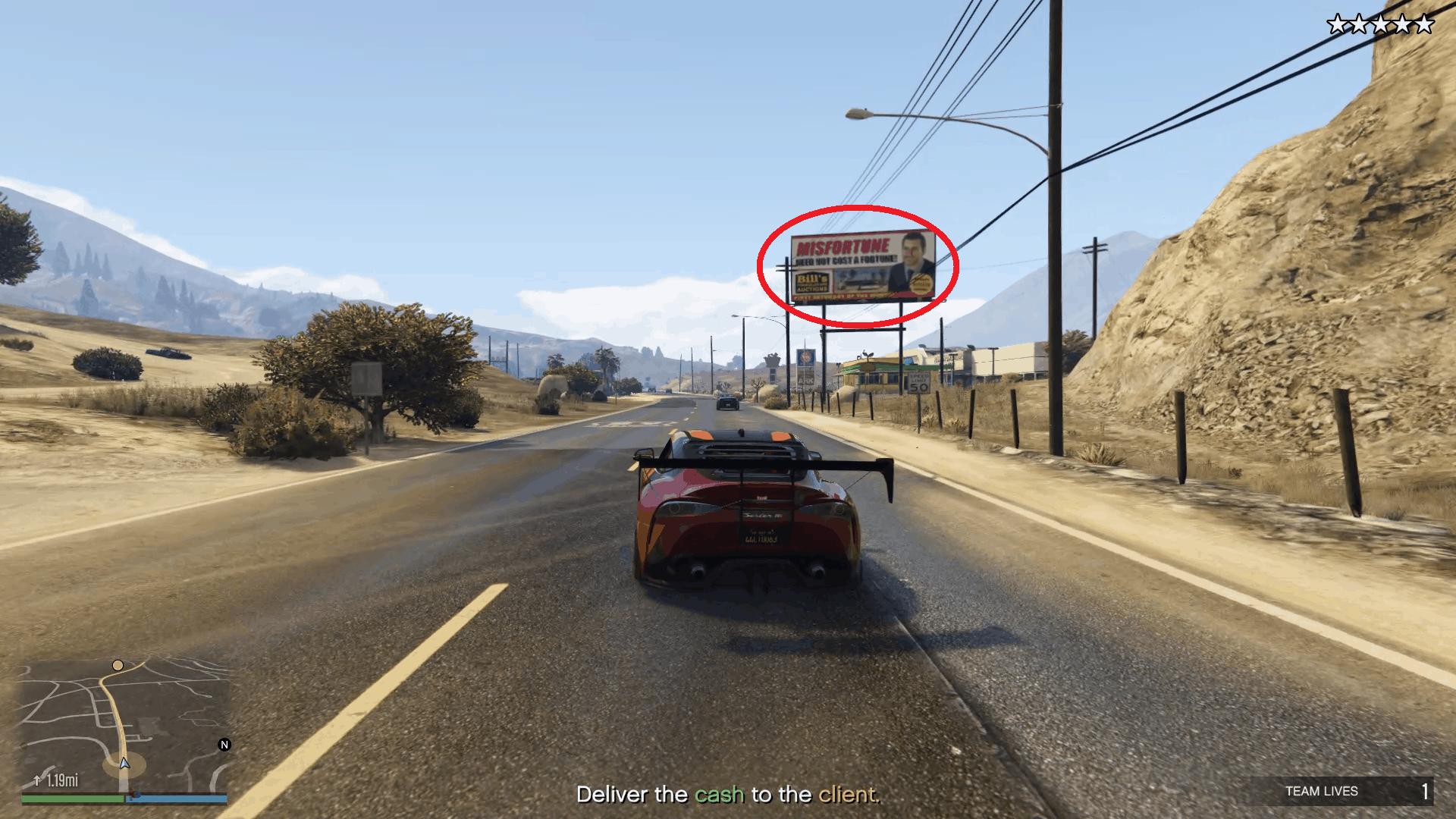Viewport: 1456px width, 819px height.
Task: Click the 1.19mi distance label
Action: (x=62, y=780)
